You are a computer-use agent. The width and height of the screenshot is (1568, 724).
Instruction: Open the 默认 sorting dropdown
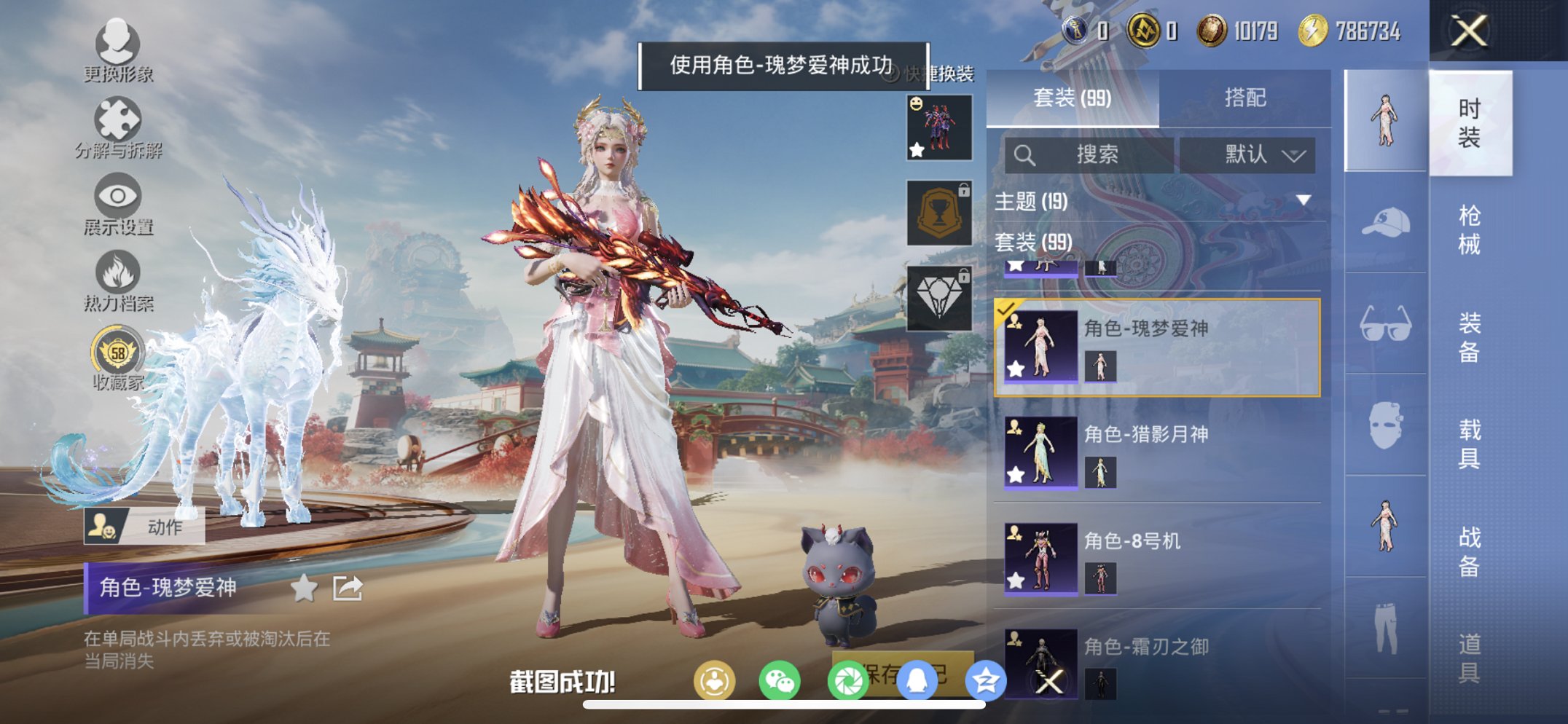[x=1251, y=155]
